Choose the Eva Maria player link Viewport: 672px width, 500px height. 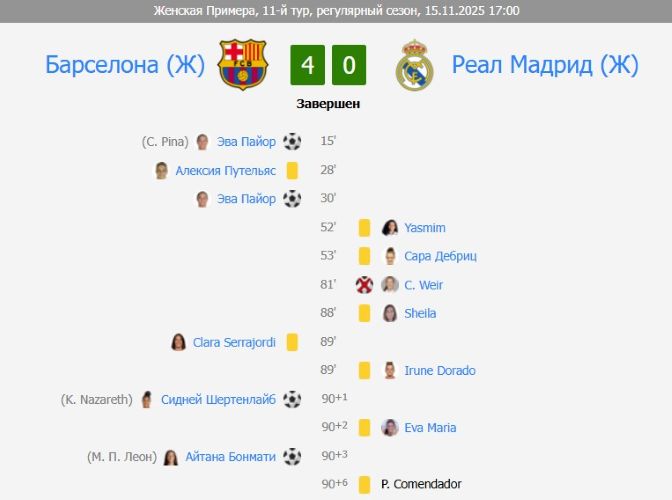[x=430, y=428]
